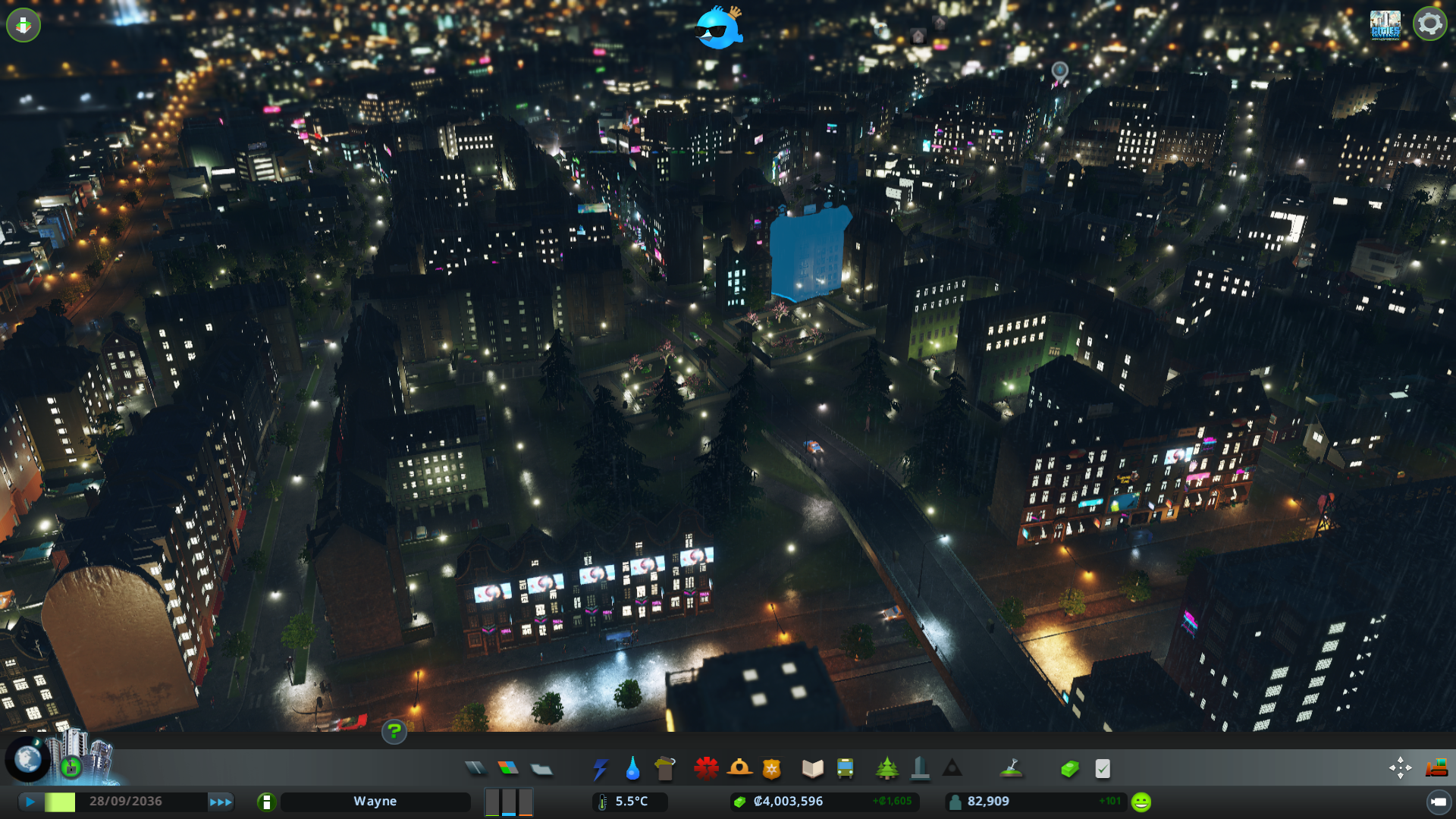
Task: Open the Water and Sewage menu
Action: pyautogui.click(x=633, y=767)
